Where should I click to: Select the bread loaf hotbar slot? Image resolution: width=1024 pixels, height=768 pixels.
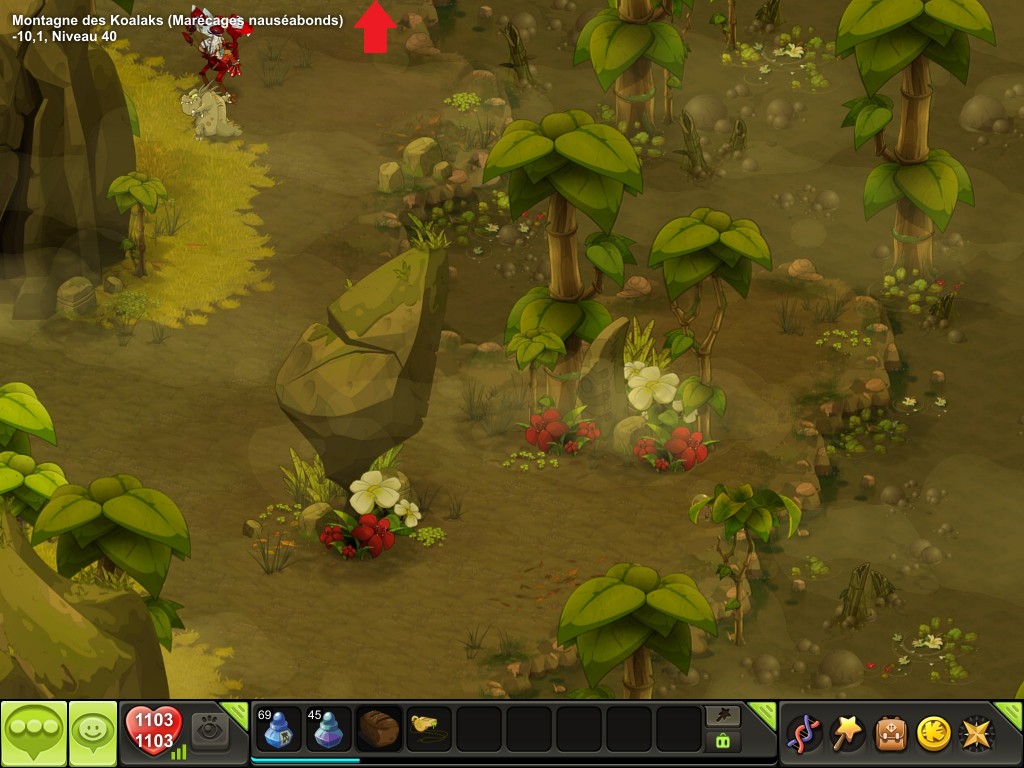pyautogui.click(x=379, y=730)
